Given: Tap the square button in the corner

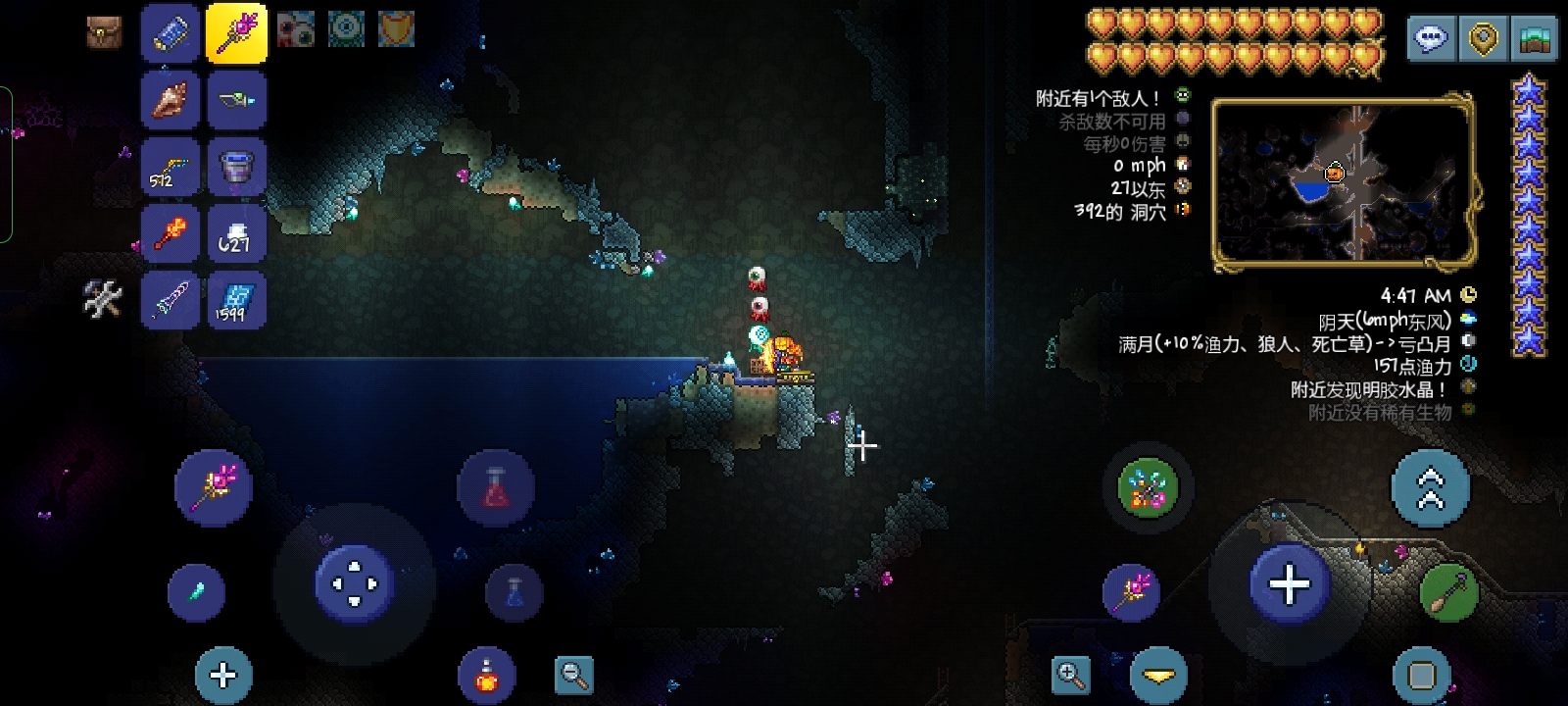Looking at the screenshot, I should [1421, 675].
